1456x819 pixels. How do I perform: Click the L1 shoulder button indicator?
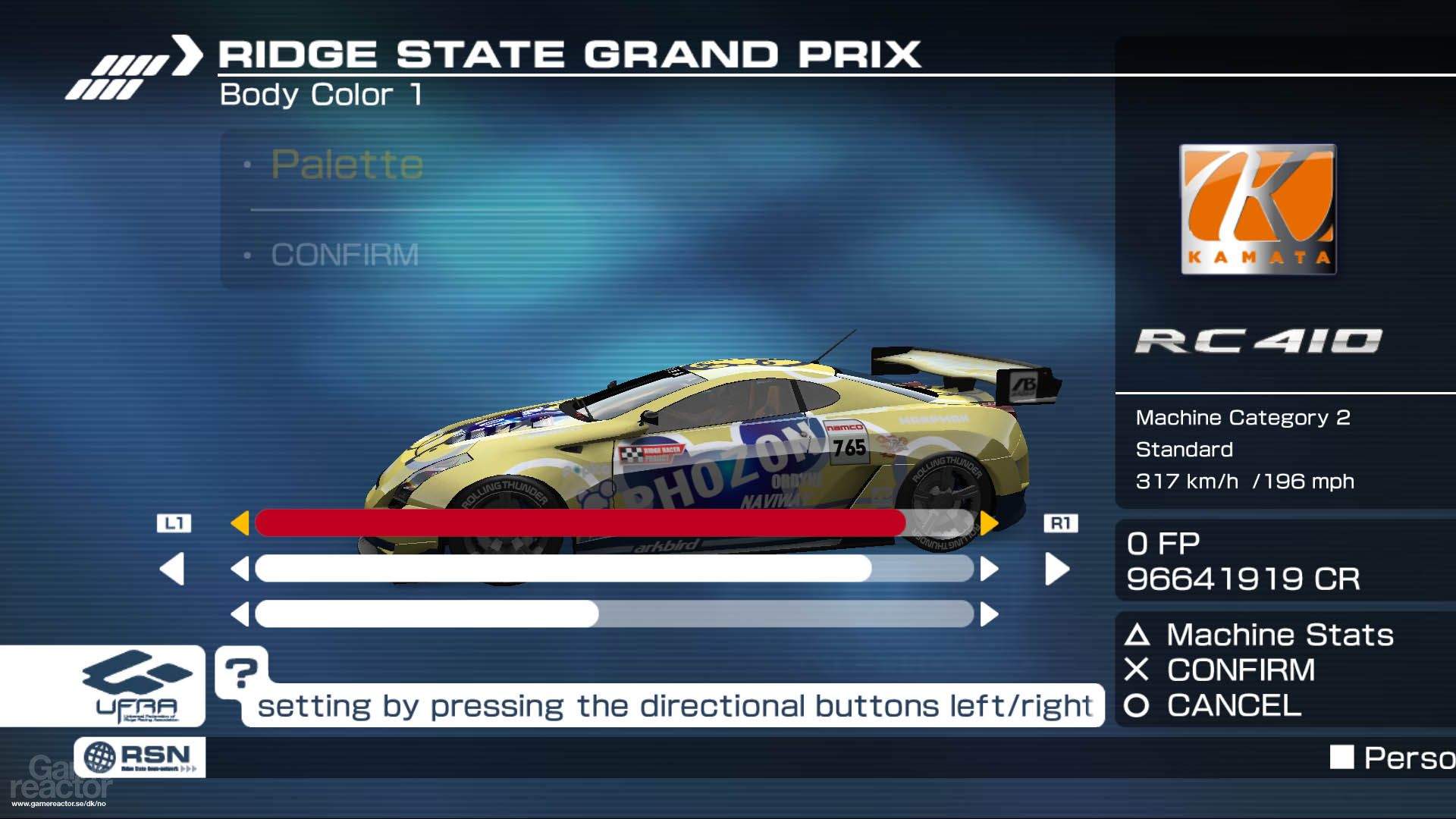coord(175,522)
